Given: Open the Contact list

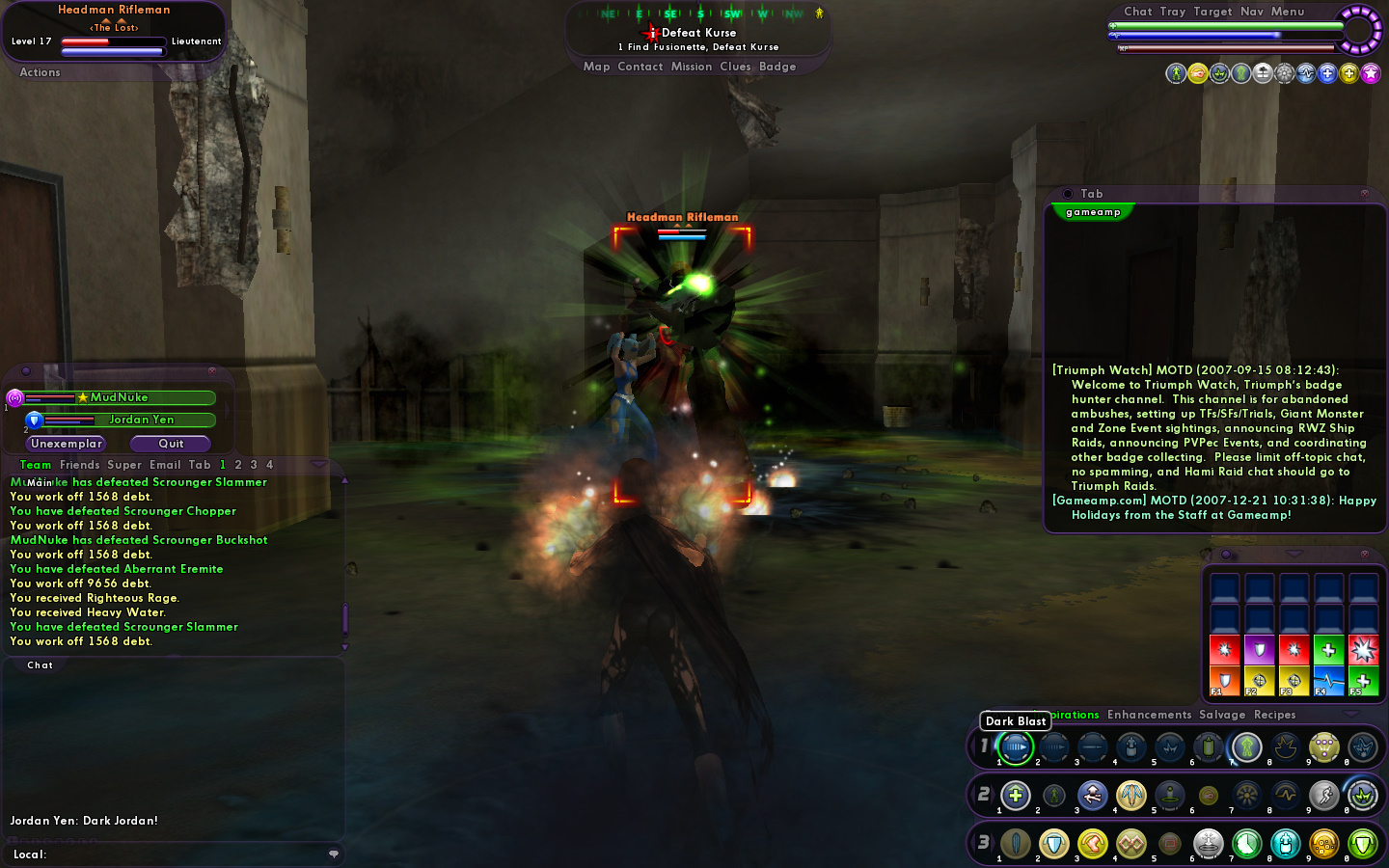Looking at the screenshot, I should point(640,67).
